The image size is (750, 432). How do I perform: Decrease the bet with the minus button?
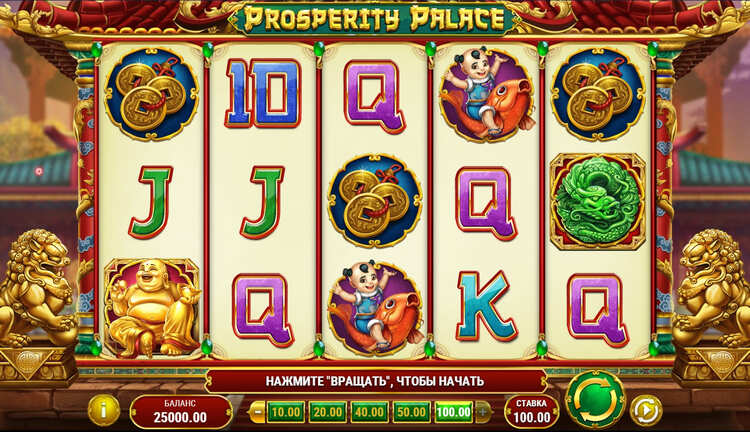(257, 411)
